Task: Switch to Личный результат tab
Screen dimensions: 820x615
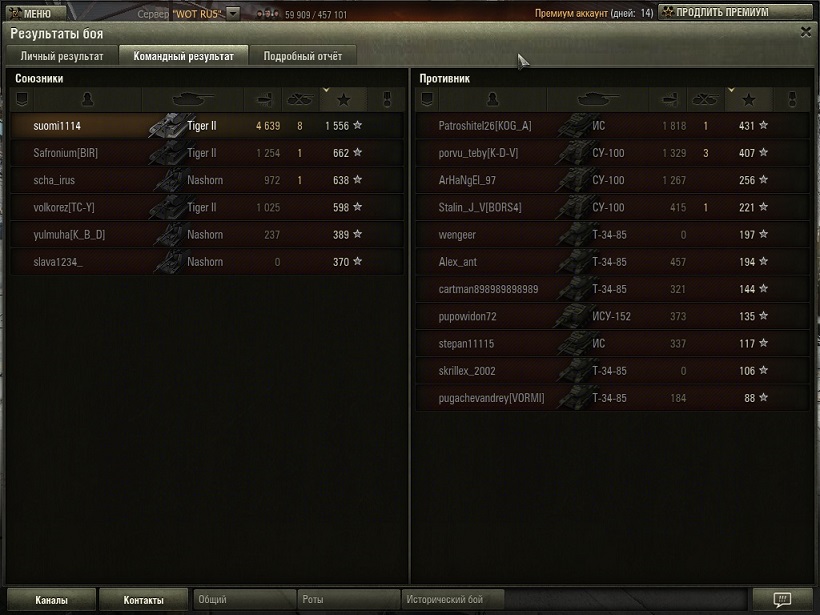Action: [62, 56]
